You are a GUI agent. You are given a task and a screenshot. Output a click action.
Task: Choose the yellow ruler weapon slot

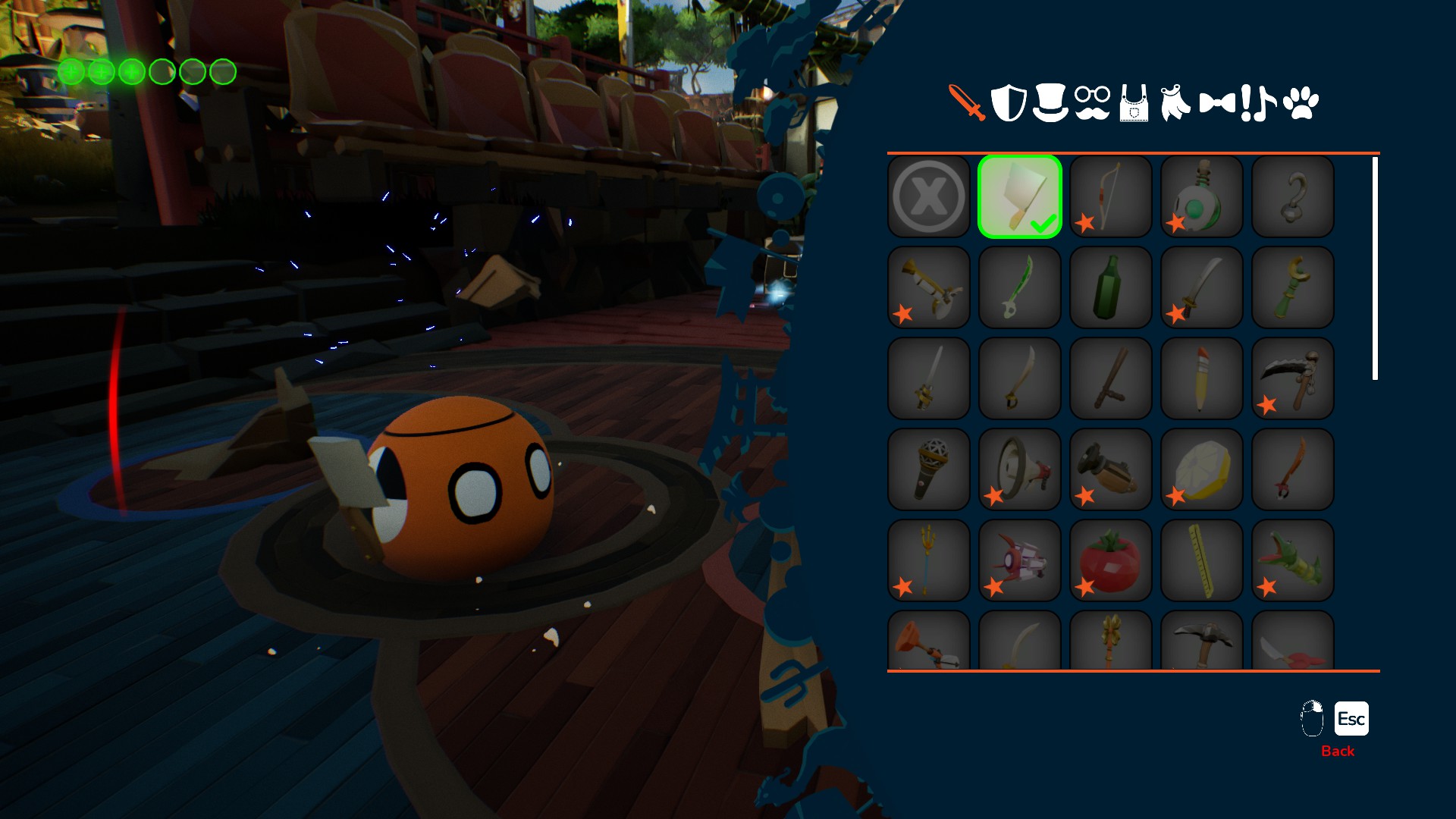tap(1202, 560)
